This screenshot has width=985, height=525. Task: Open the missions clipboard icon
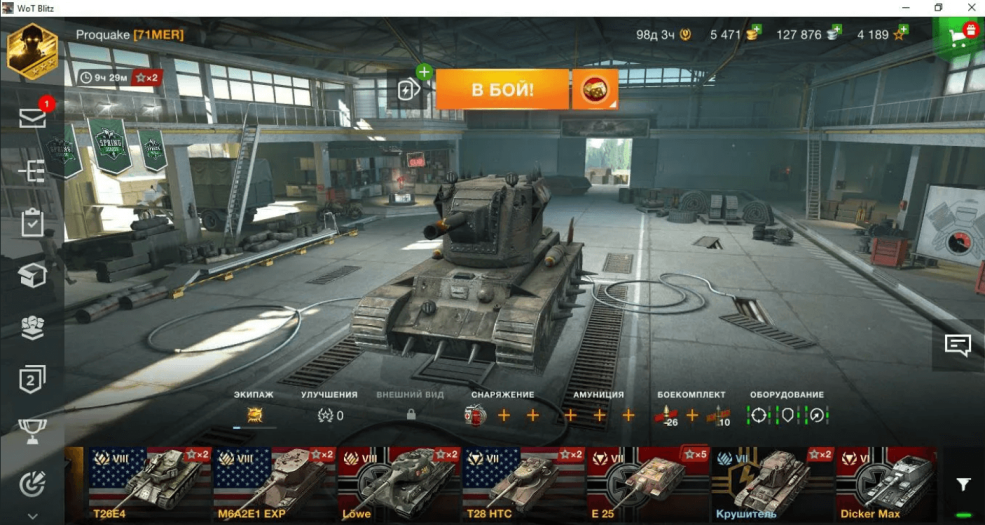point(32,223)
